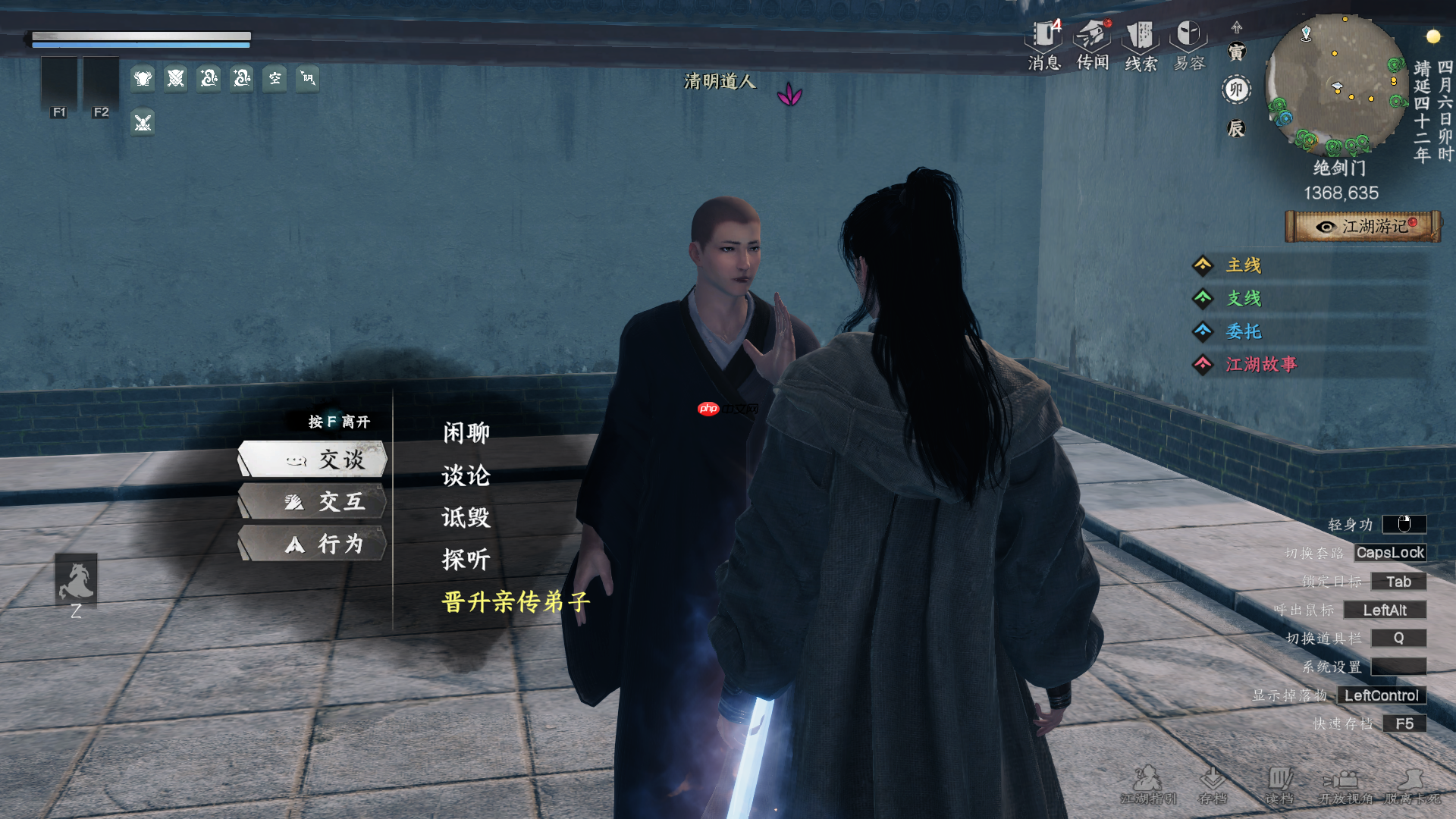Click the 江湖指引 guide icon
The height and width of the screenshot is (819, 1456).
[x=1150, y=781]
